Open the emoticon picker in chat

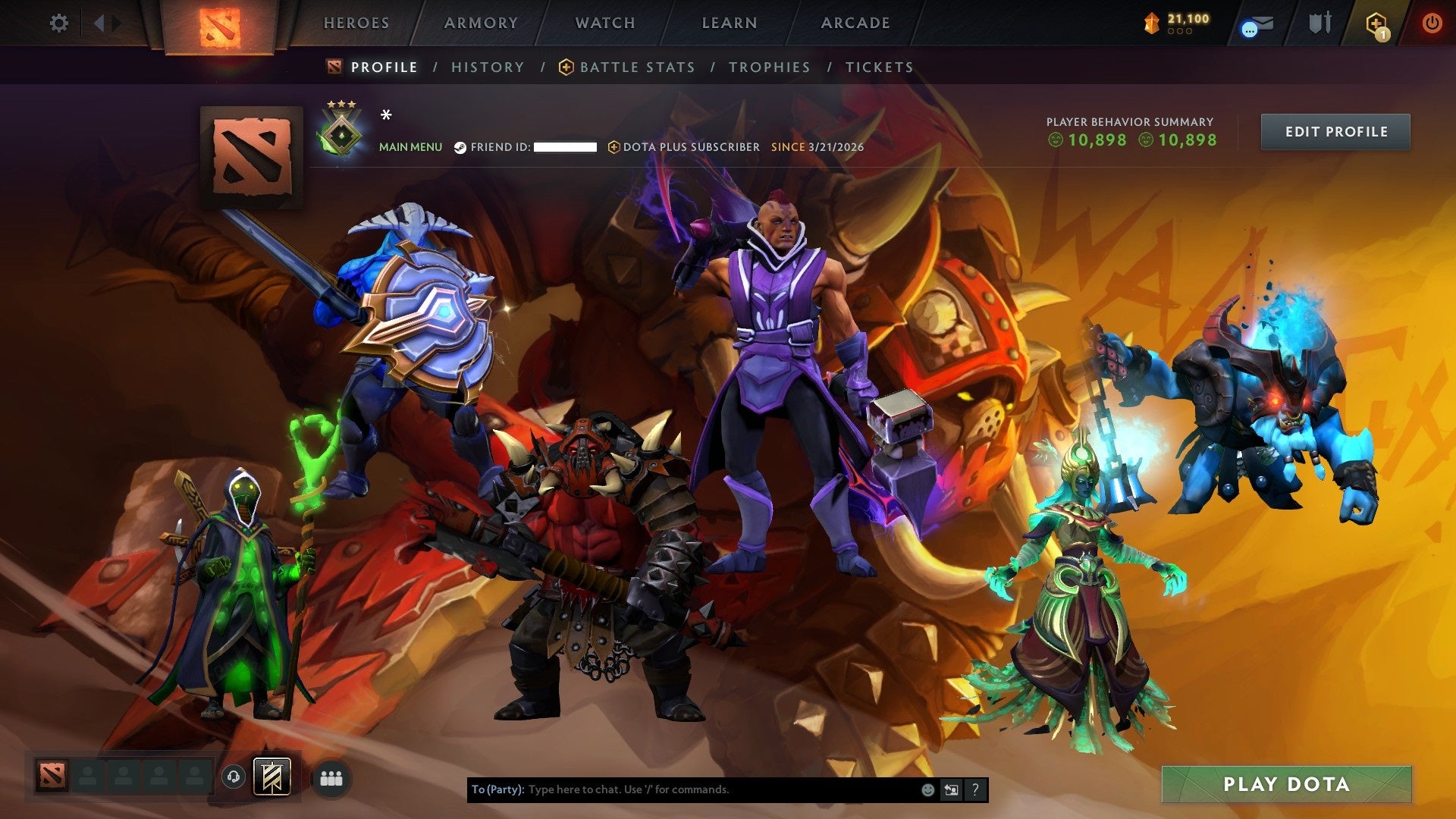[x=927, y=789]
